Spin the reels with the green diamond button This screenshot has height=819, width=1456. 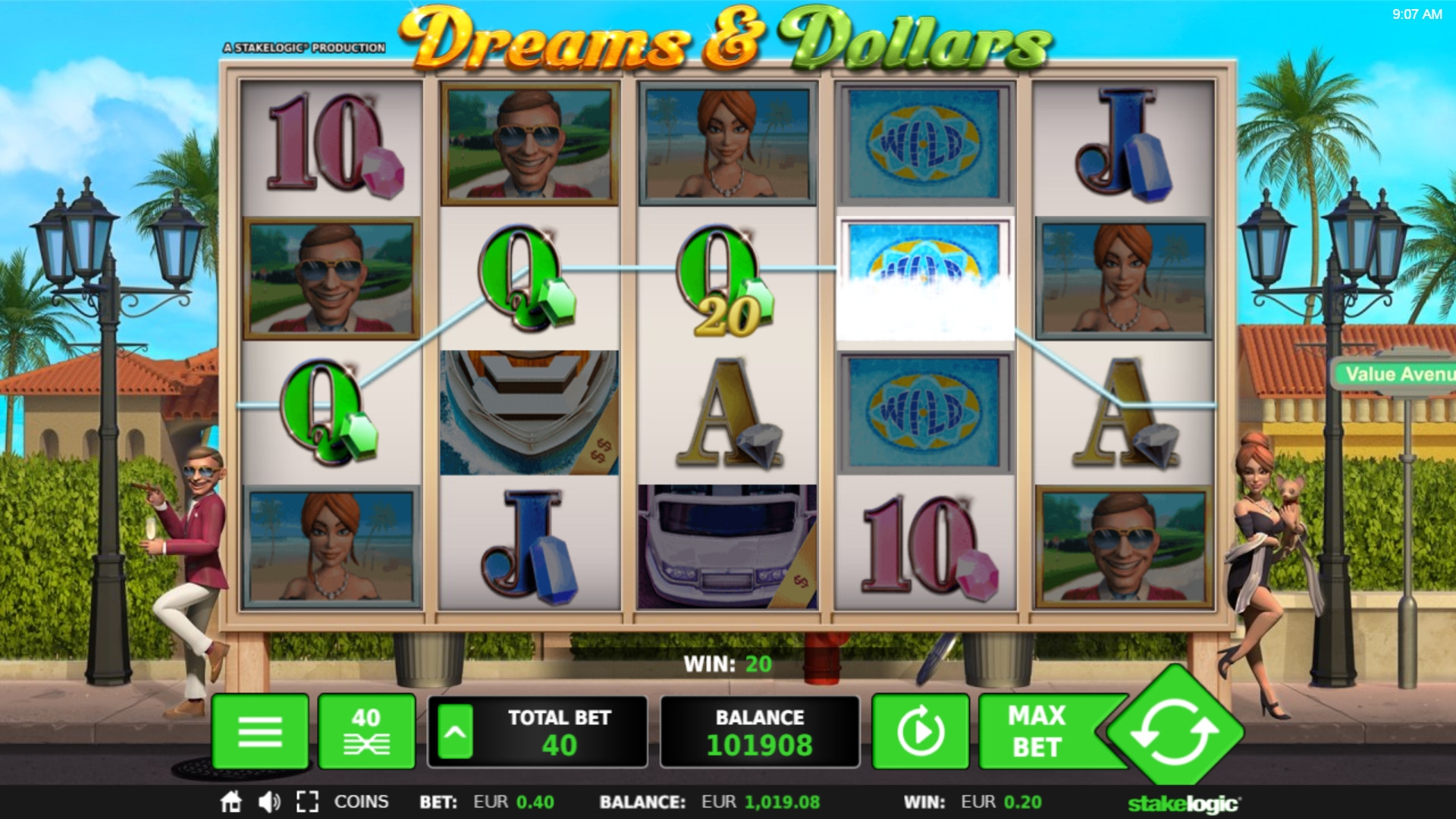[x=1174, y=732]
